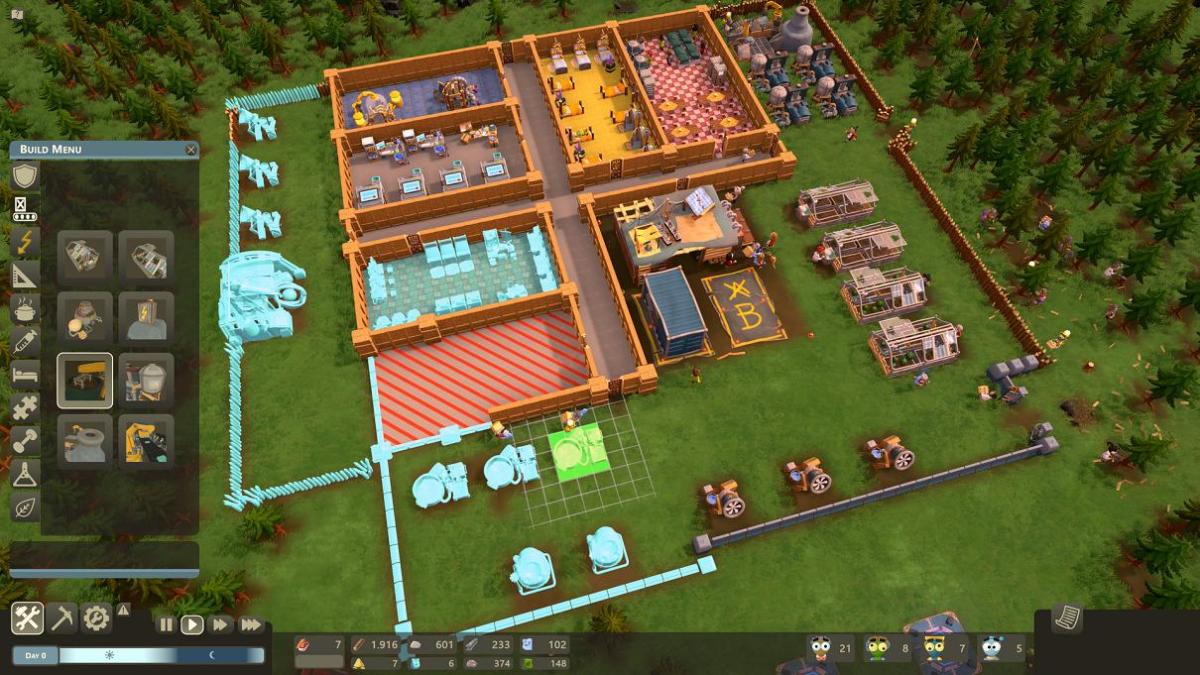Open the lightning bolt power category
Screen dimensions: 1200x675
point(25,242)
